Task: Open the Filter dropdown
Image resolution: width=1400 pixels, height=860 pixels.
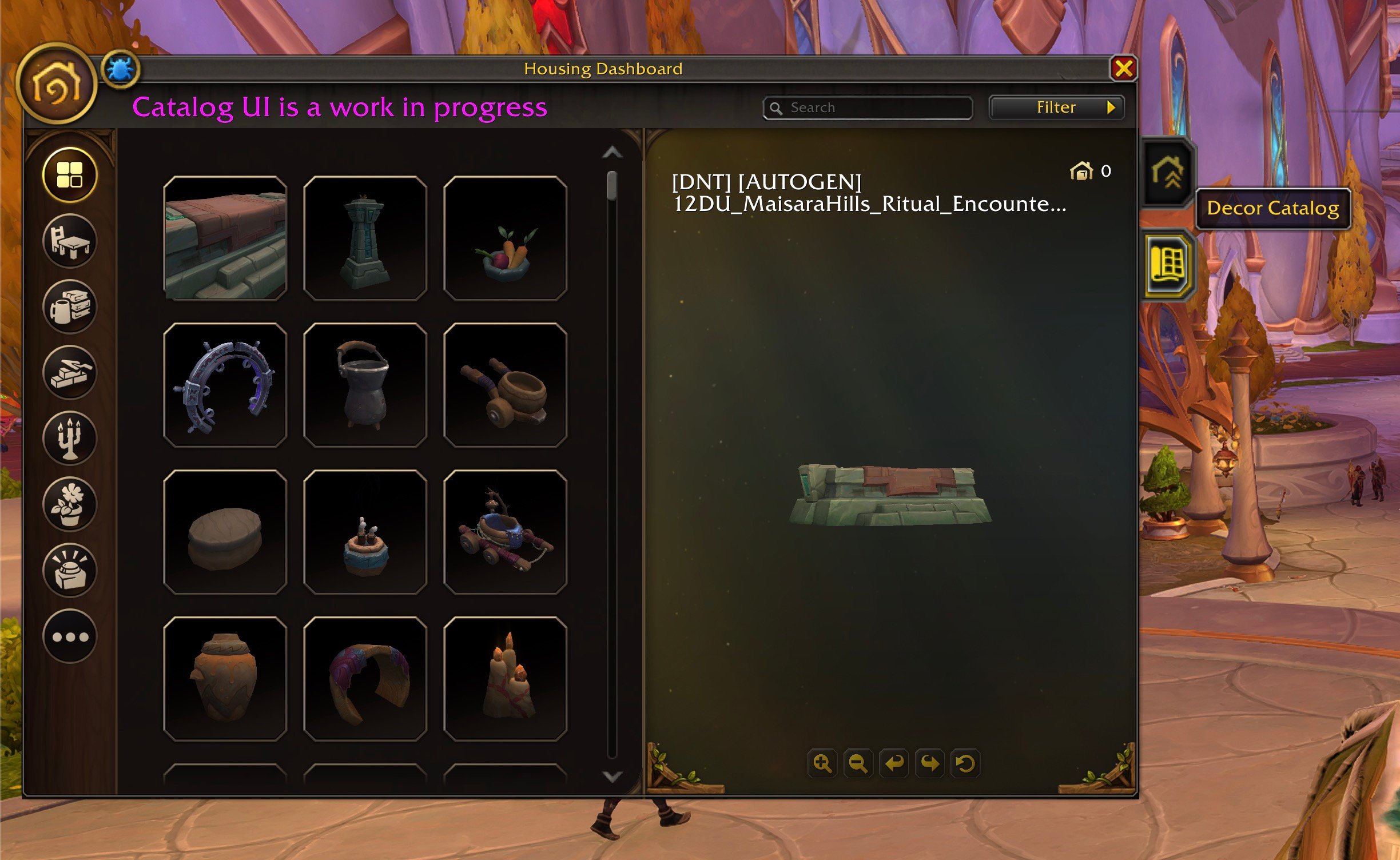Action: click(x=1056, y=107)
